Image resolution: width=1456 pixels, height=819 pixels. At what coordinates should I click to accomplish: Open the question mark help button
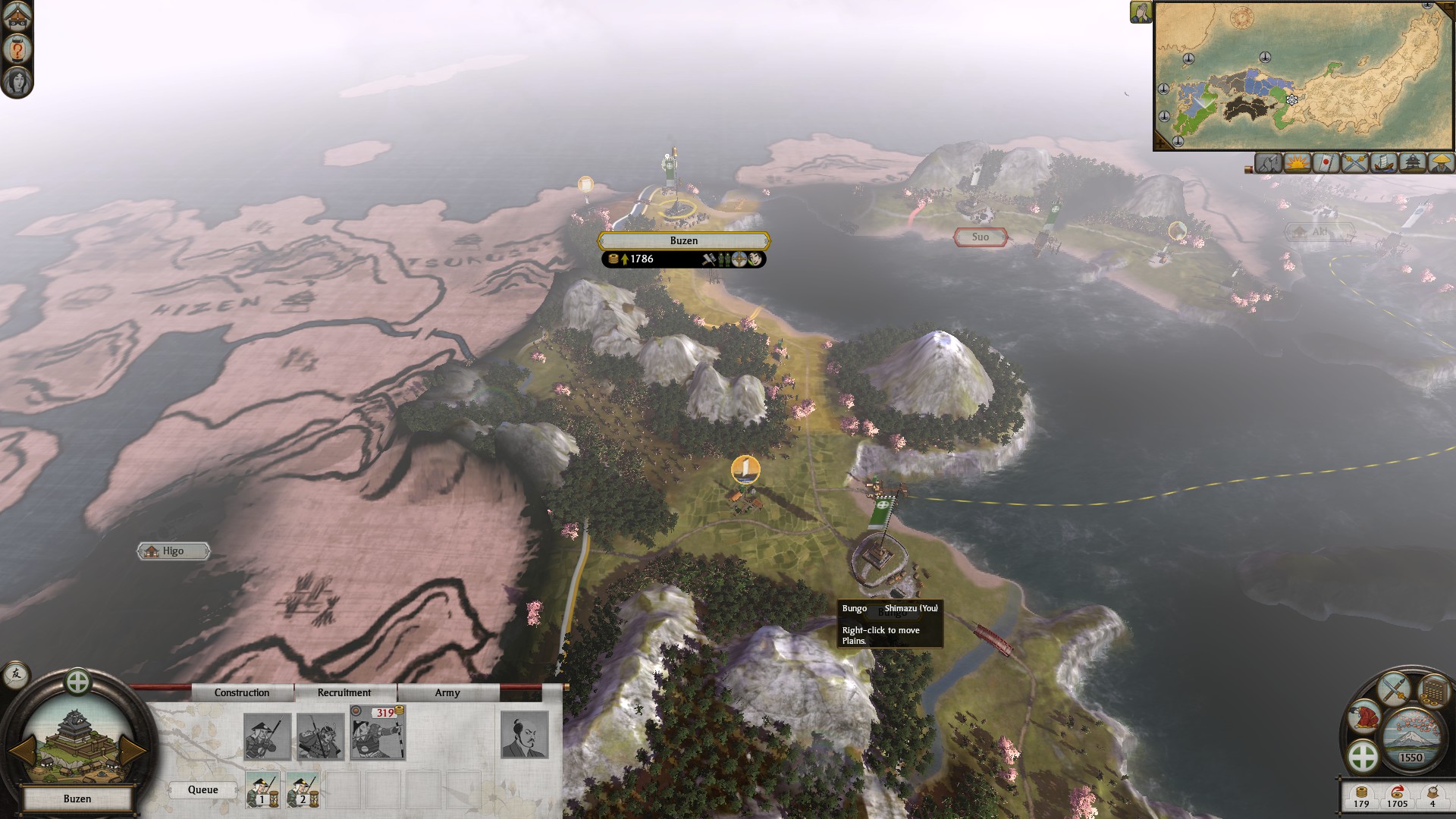pos(17,49)
